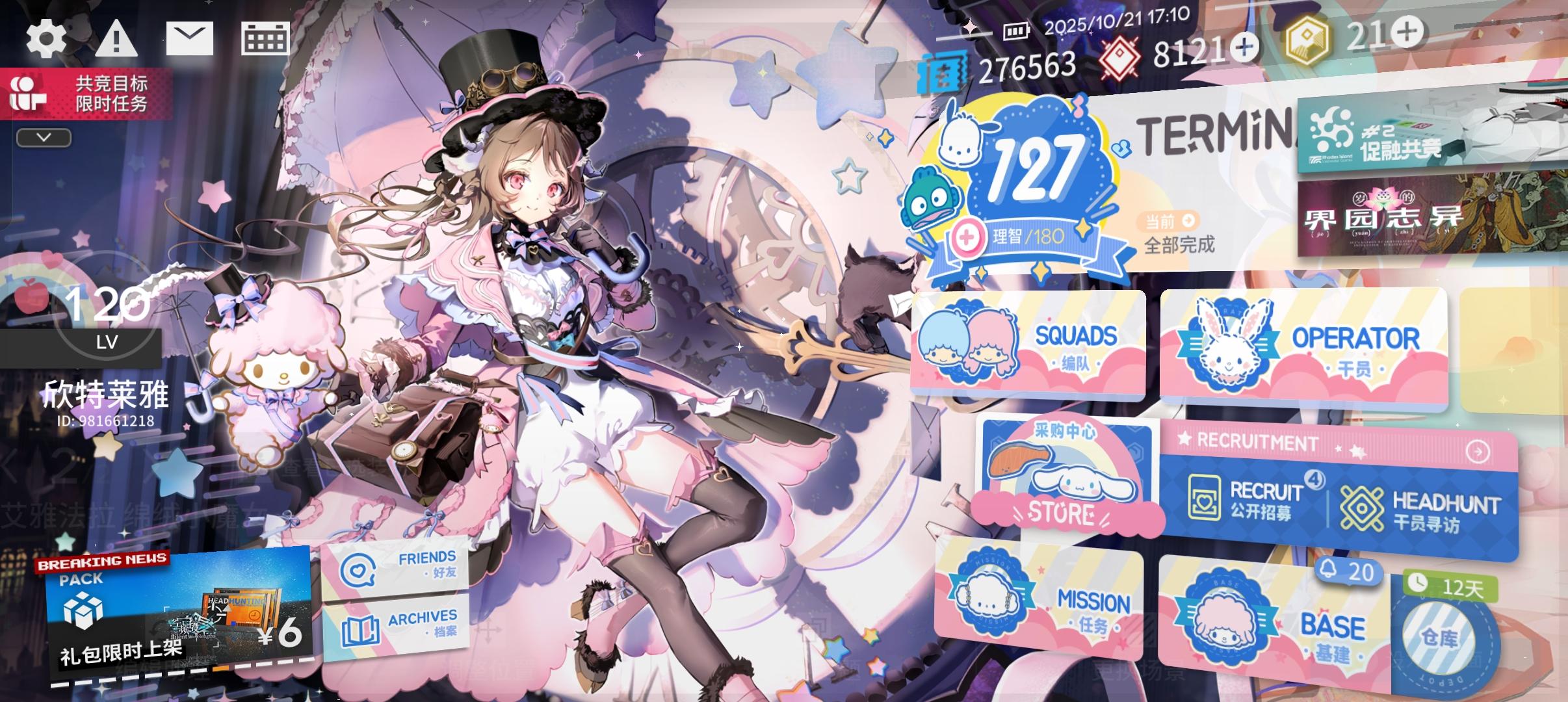Open the game settings gear icon

(x=46, y=39)
